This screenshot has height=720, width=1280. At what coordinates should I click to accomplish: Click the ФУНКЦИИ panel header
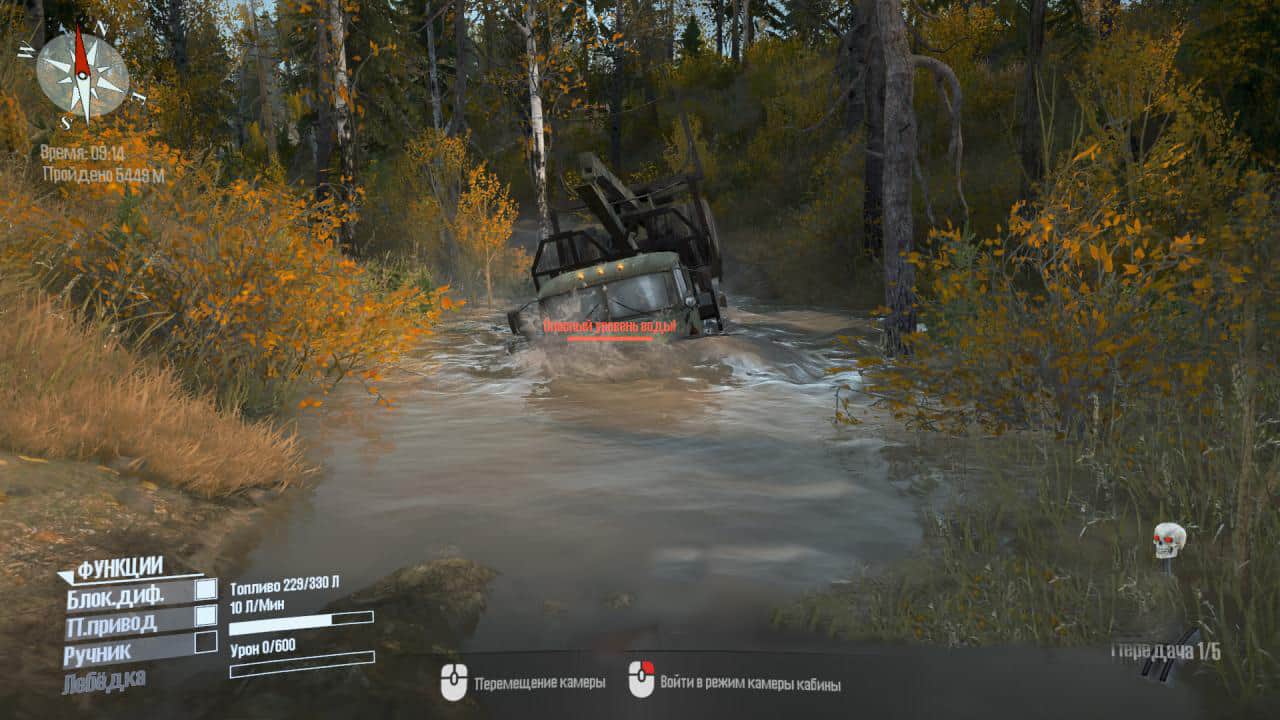click(119, 569)
